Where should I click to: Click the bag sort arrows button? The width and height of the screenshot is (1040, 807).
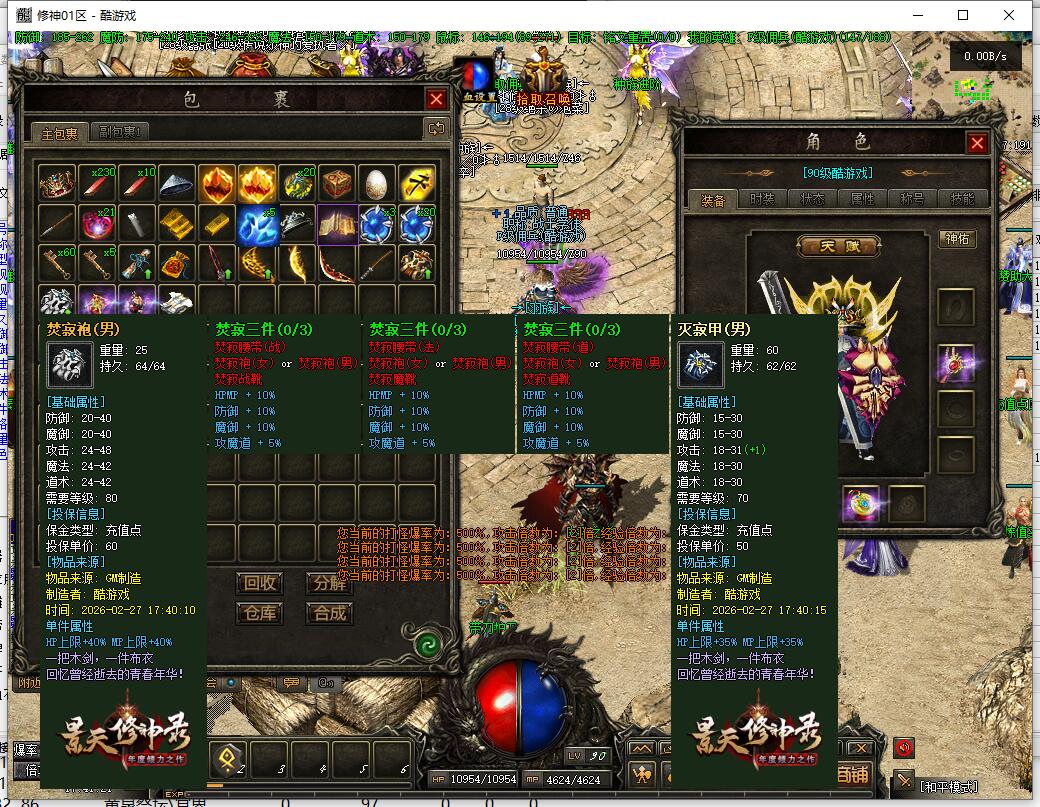(435, 128)
